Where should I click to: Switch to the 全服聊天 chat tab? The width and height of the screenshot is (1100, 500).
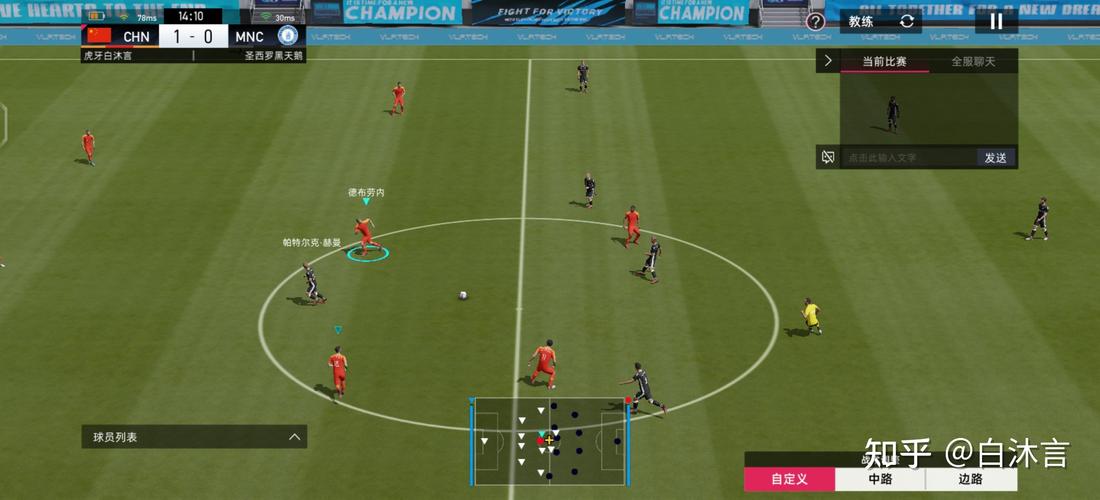point(972,61)
